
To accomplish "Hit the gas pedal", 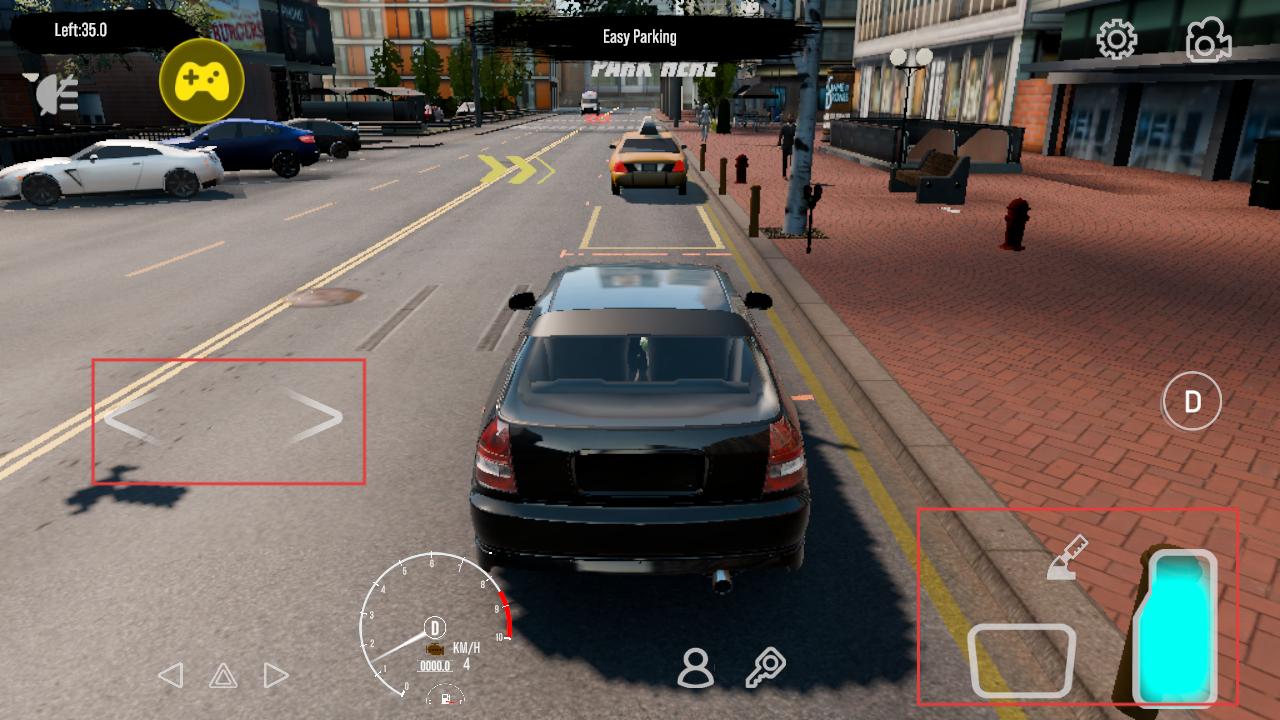I will click(1181, 627).
